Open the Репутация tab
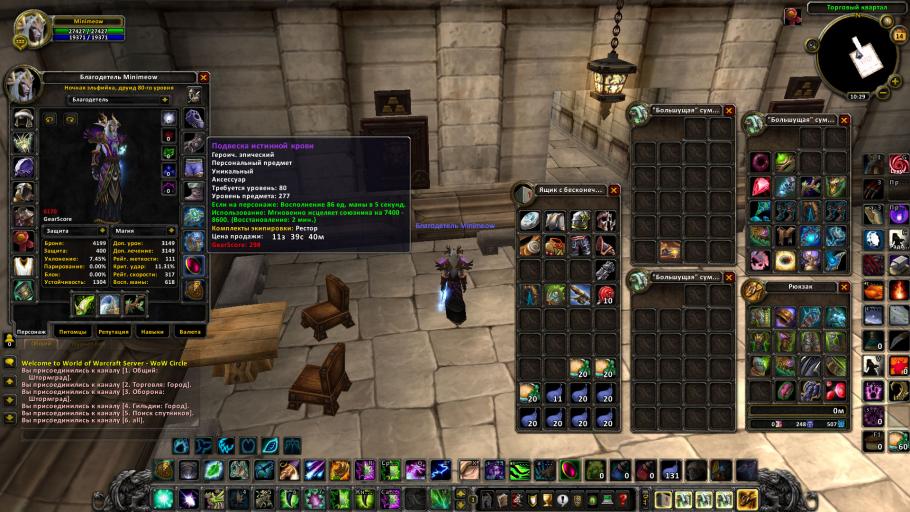 click(x=114, y=331)
